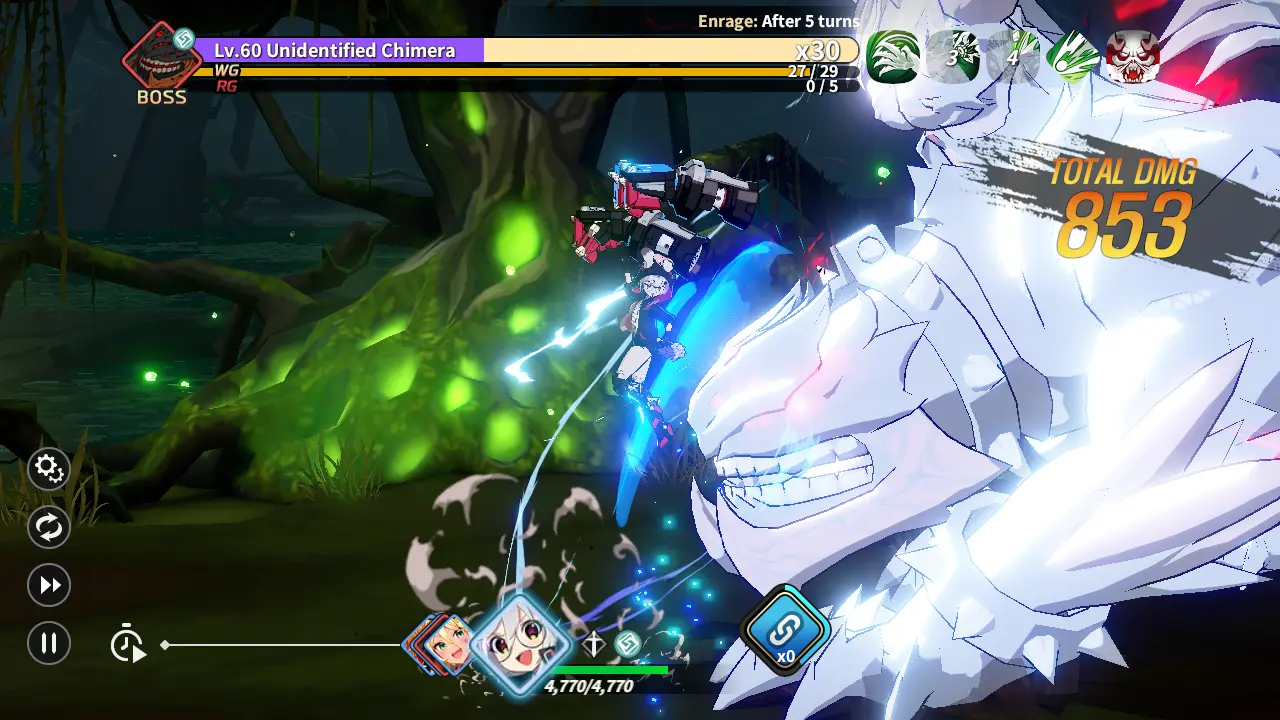Select the Unidentified Chimera boss portrait

point(160,60)
